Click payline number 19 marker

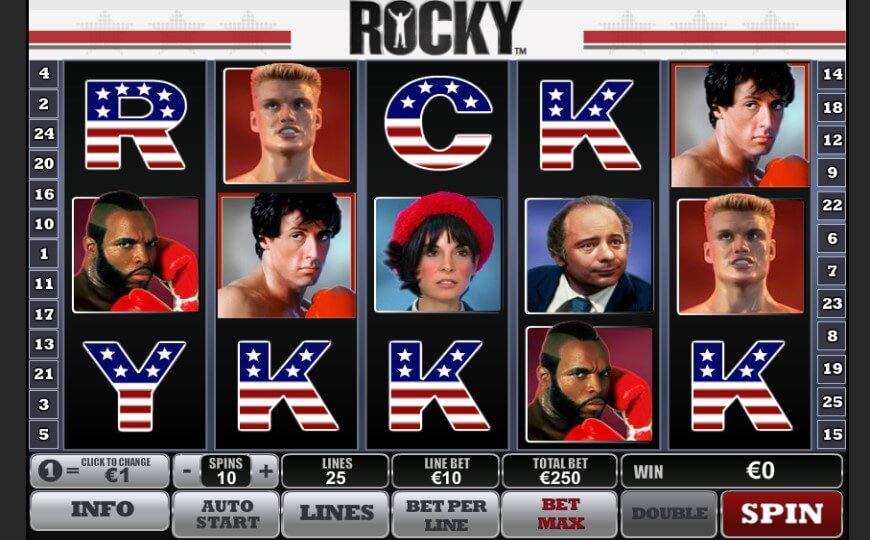(x=832, y=369)
